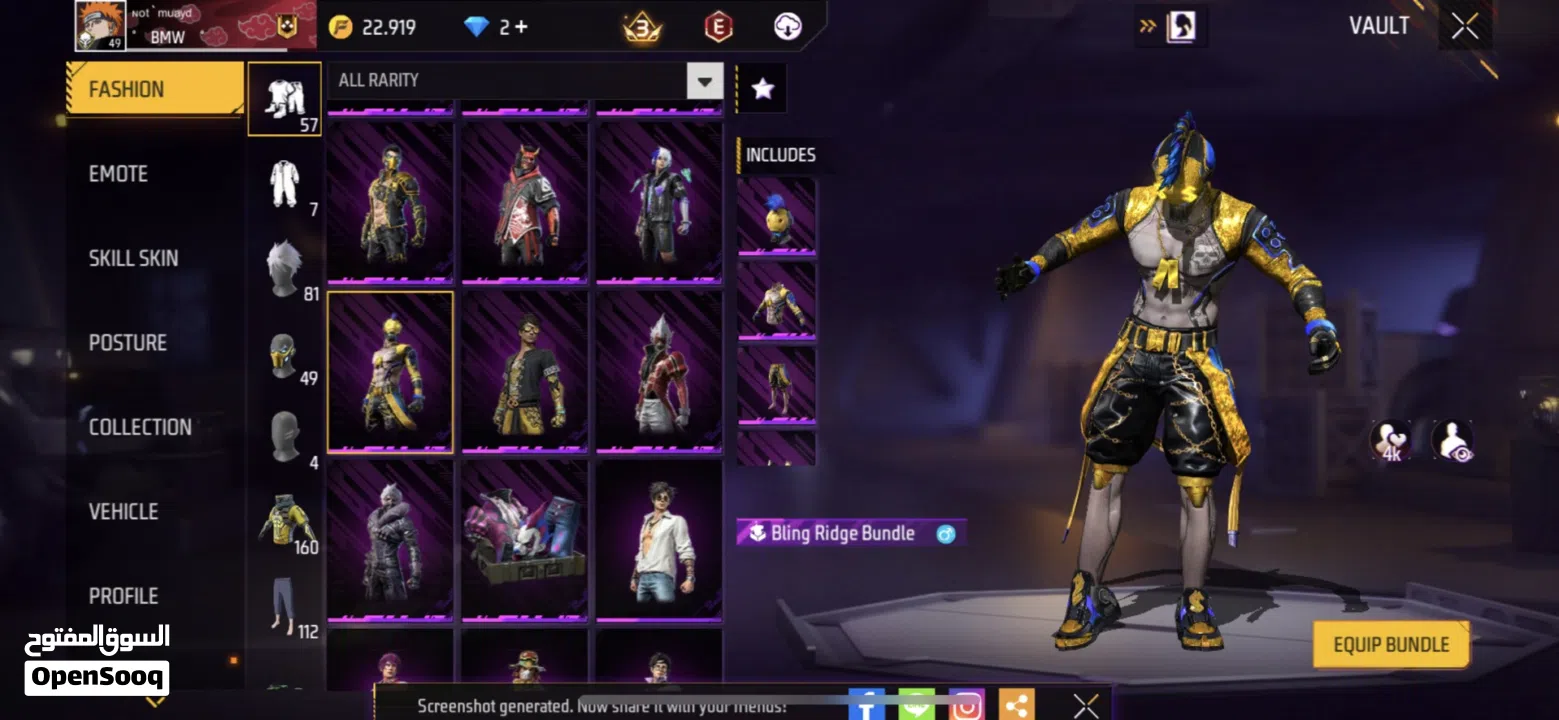The height and width of the screenshot is (720, 1559).
Task: Toggle the favorites star filter
Action: click(762, 88)
